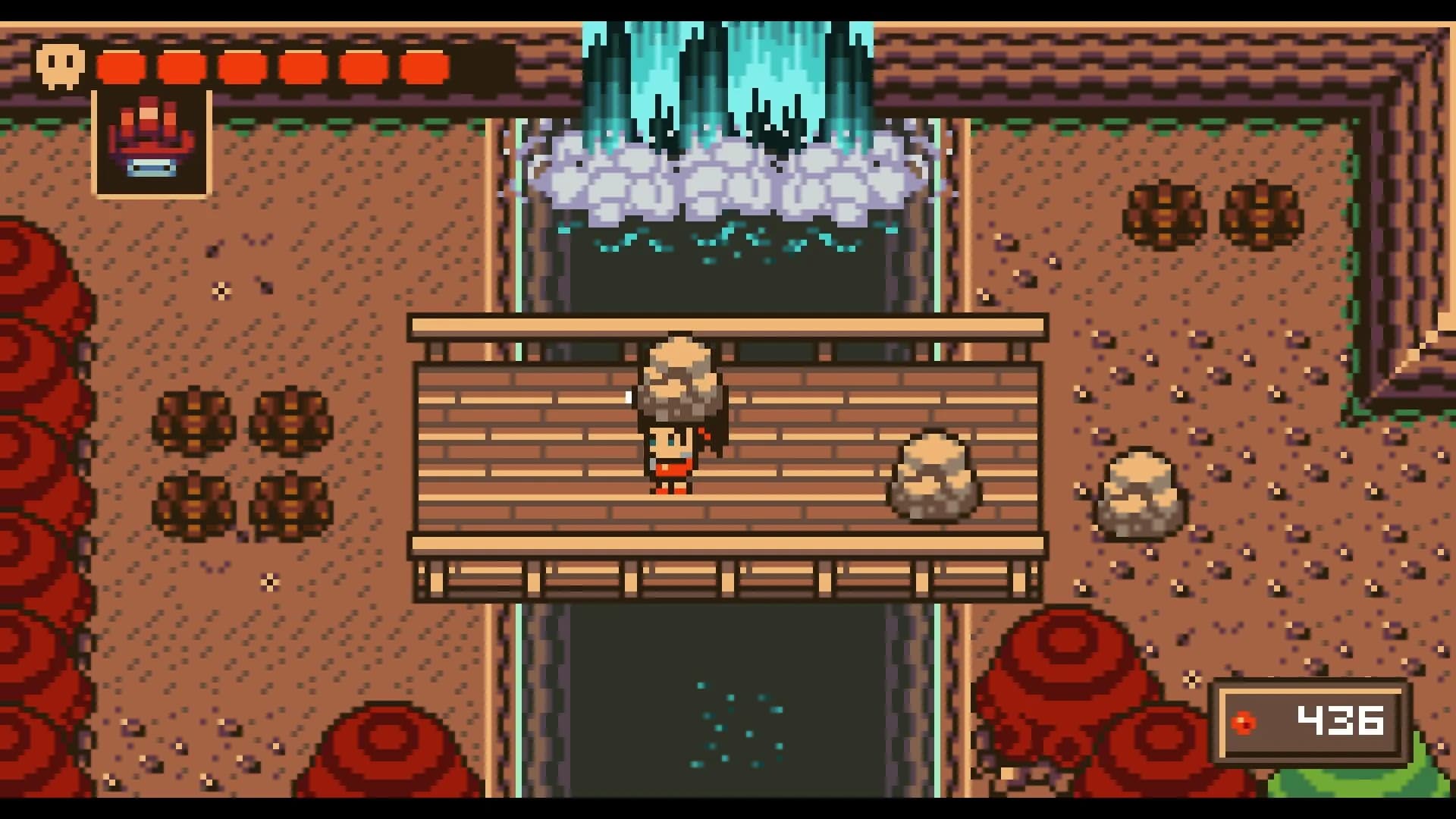The height and width of the screenshot is (819, 1456).
Task: Click the first red heart segment
Action: click(121, 65)
